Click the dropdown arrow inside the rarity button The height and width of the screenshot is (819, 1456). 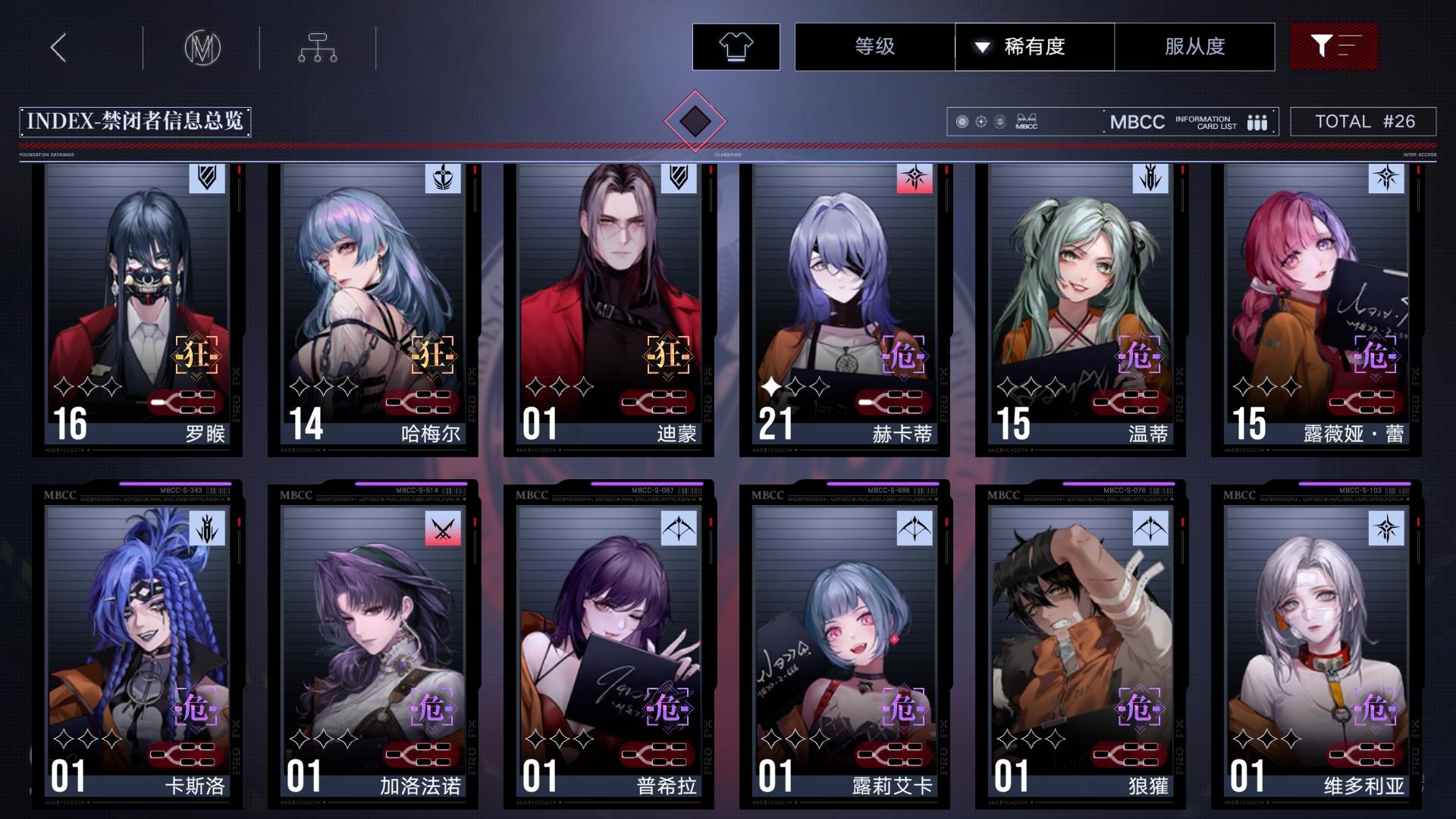[984, 46]
